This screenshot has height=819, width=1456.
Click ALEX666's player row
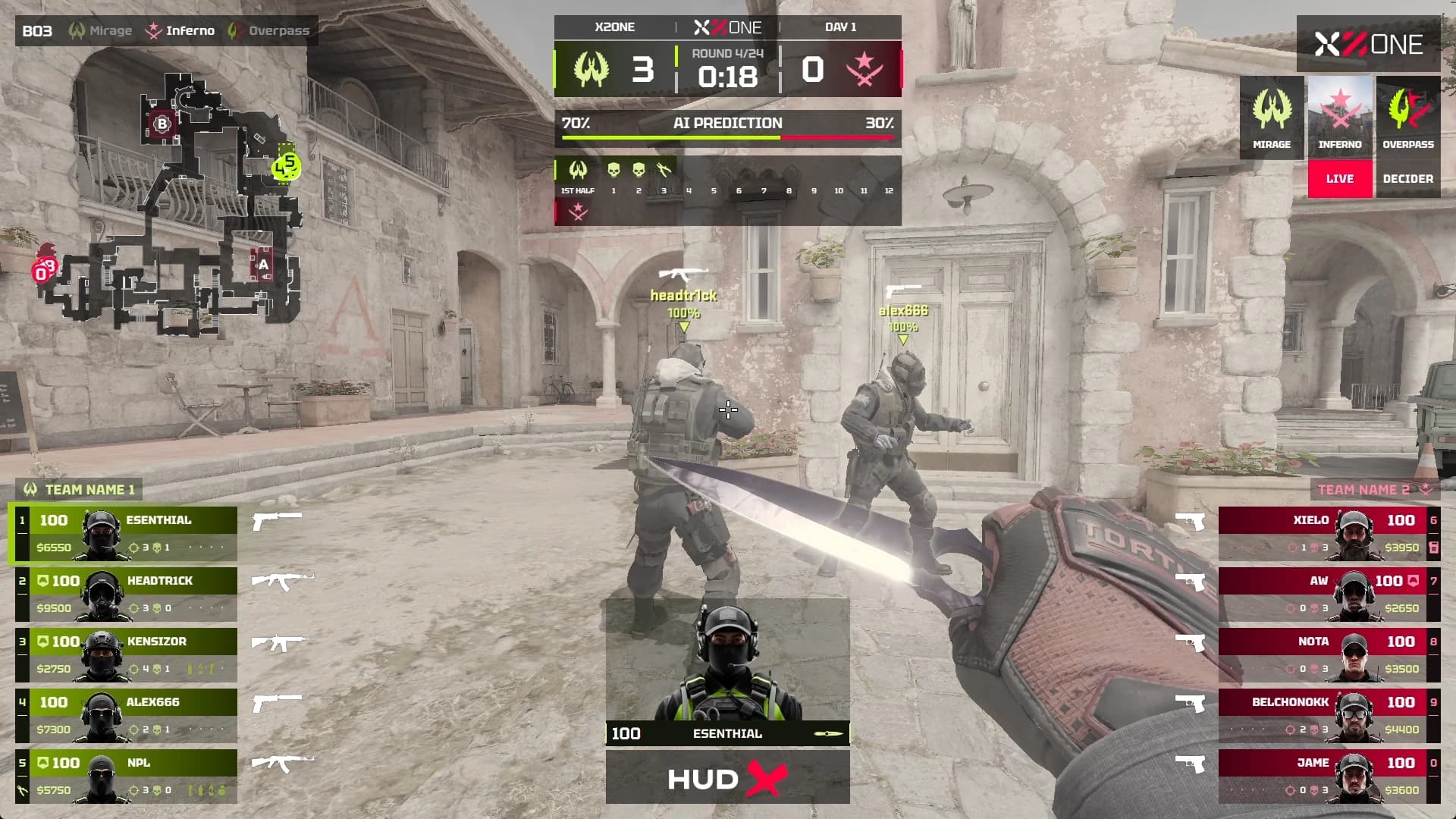point(126,716)
